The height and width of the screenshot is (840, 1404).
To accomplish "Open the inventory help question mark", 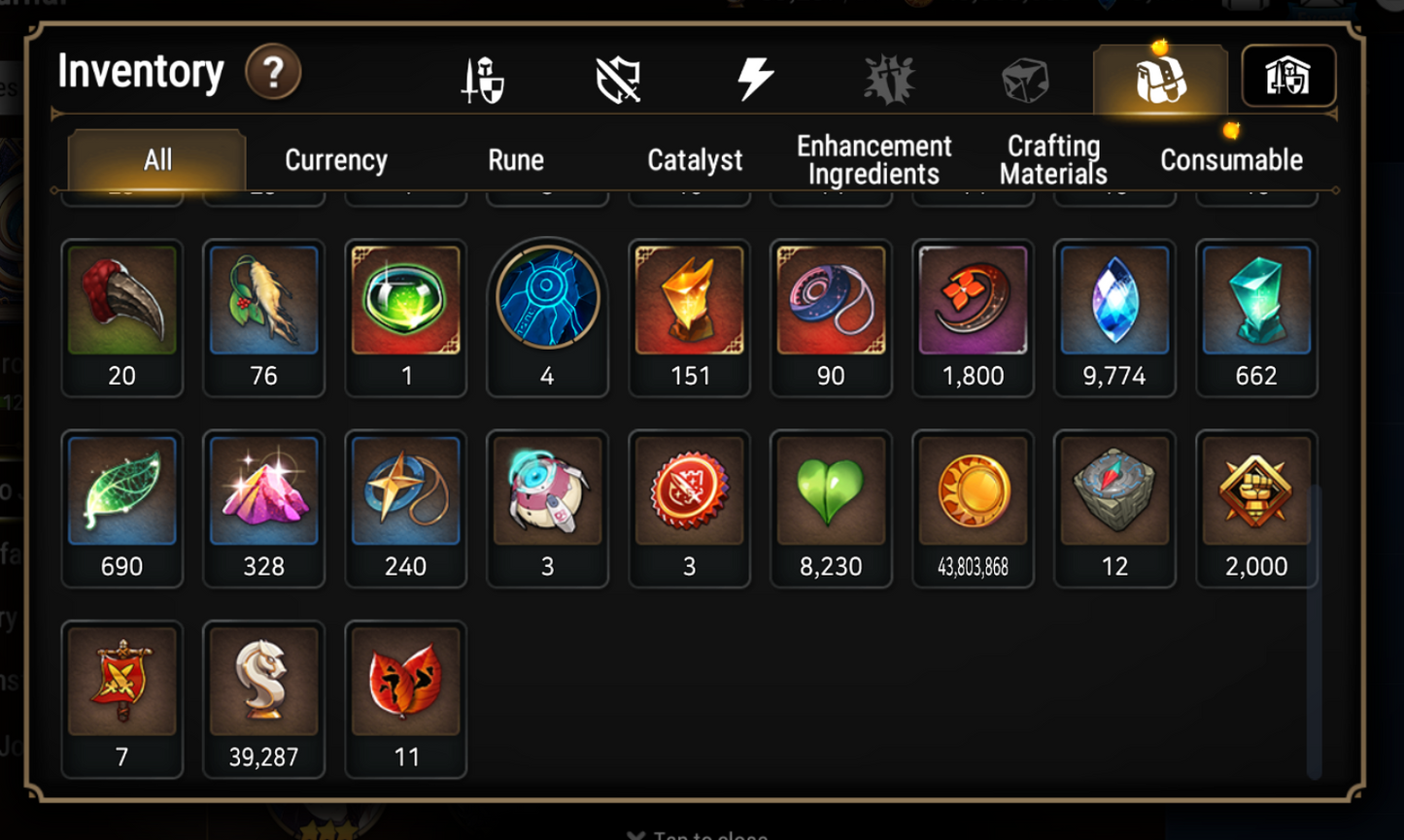I will pyautogui.click(x=273, y=70).
